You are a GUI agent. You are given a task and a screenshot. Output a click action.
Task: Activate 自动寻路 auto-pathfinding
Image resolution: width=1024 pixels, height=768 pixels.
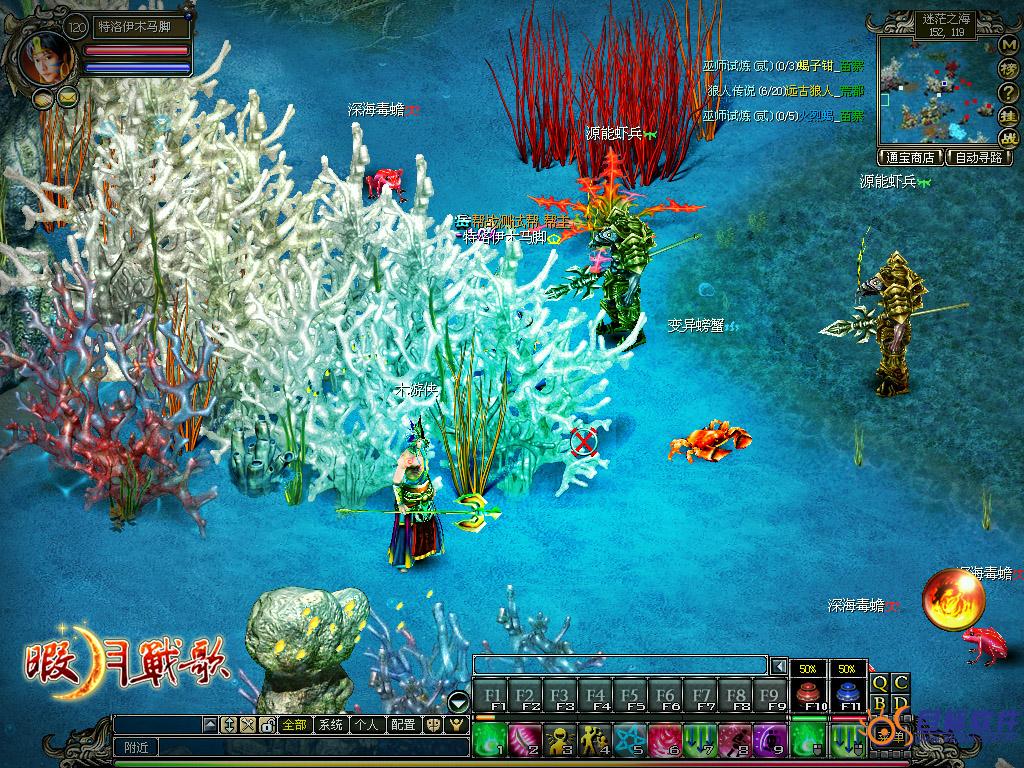pyautogui.click(x=978, y=157)
